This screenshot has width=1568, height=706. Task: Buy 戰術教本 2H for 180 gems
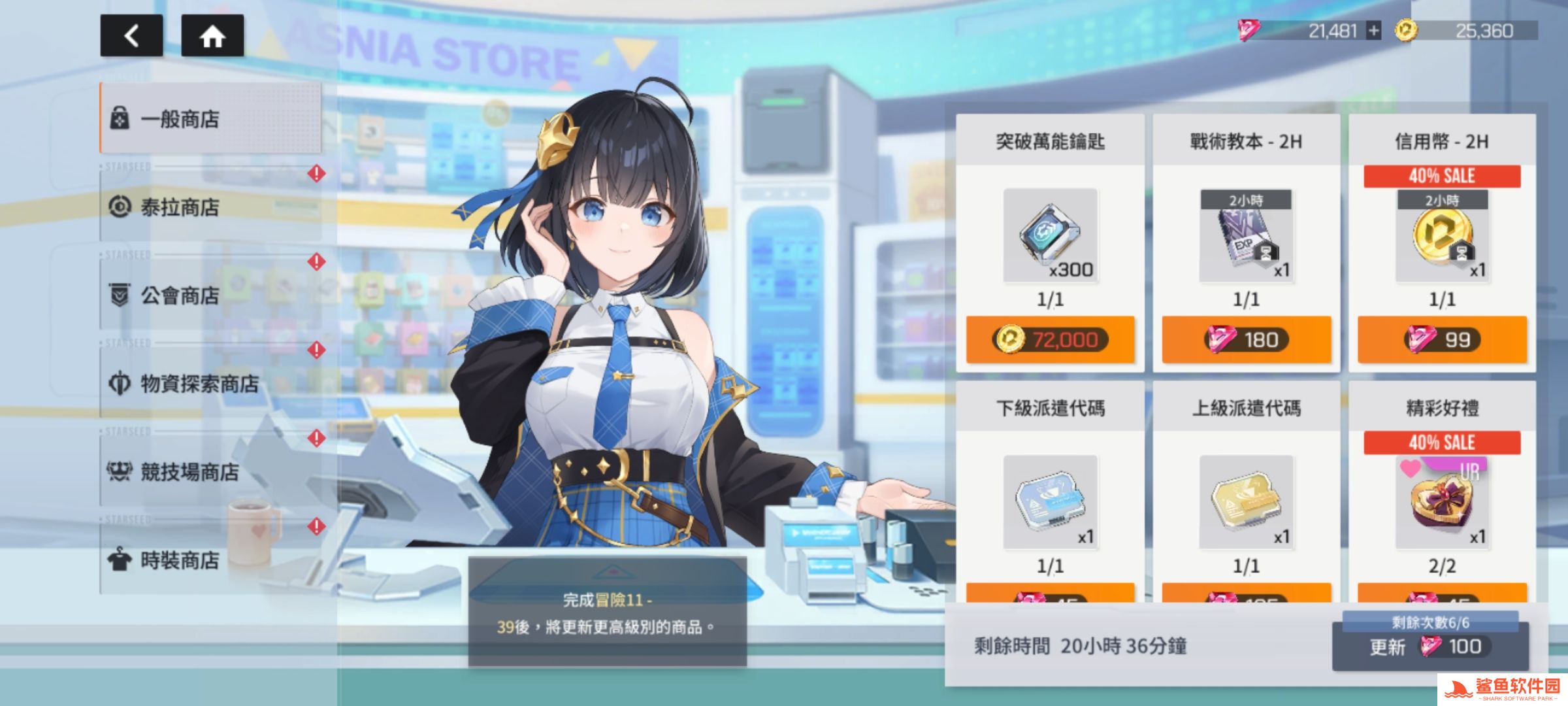(1246, 339)
